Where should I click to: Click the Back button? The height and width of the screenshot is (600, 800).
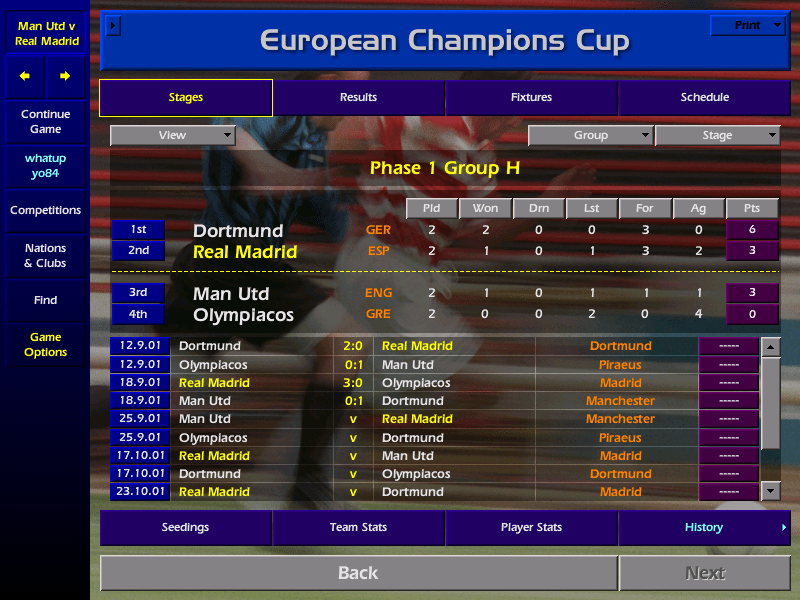(358, 573)
